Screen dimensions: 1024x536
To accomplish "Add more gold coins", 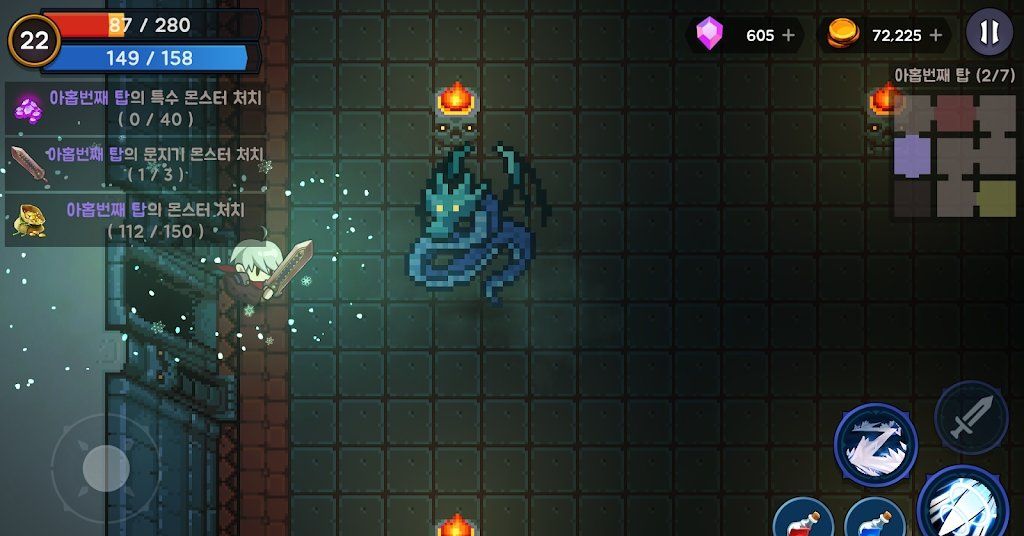I will click(936, 36).
